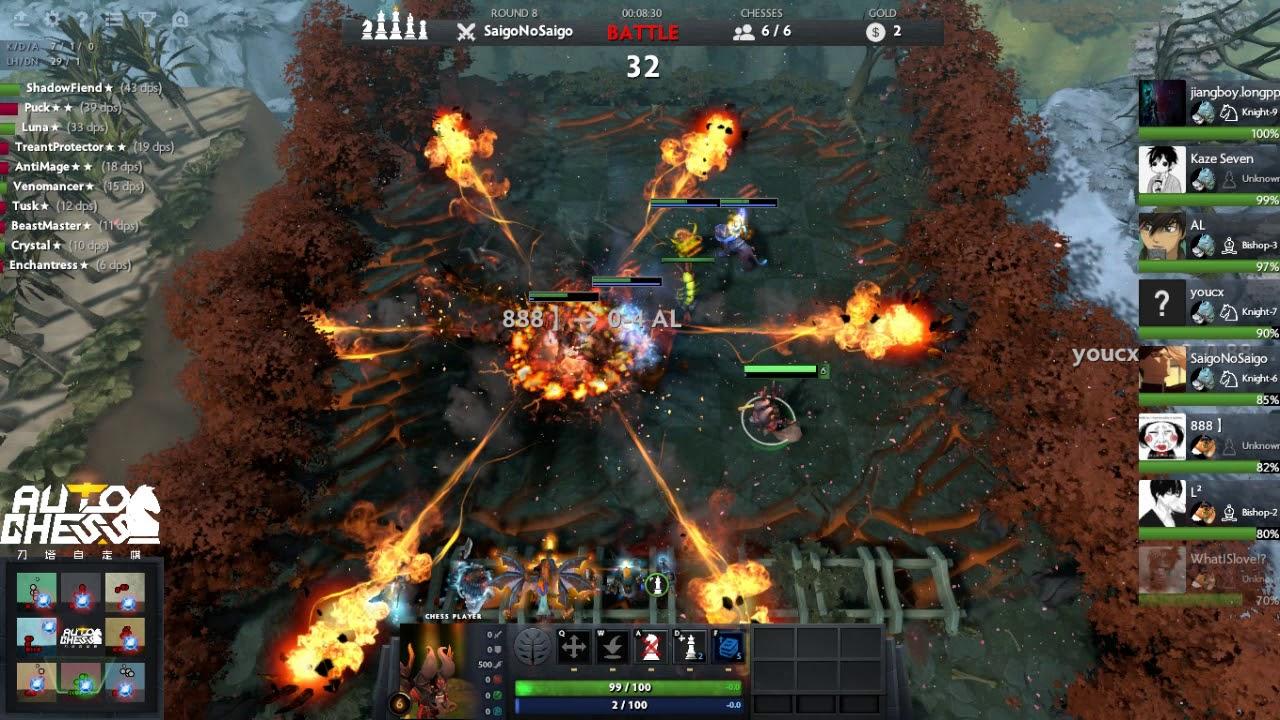Click SaigoNoSaigo name in top bar
Image resolution: width=1280 pixels, height=720 pixels.
[530, 31]
